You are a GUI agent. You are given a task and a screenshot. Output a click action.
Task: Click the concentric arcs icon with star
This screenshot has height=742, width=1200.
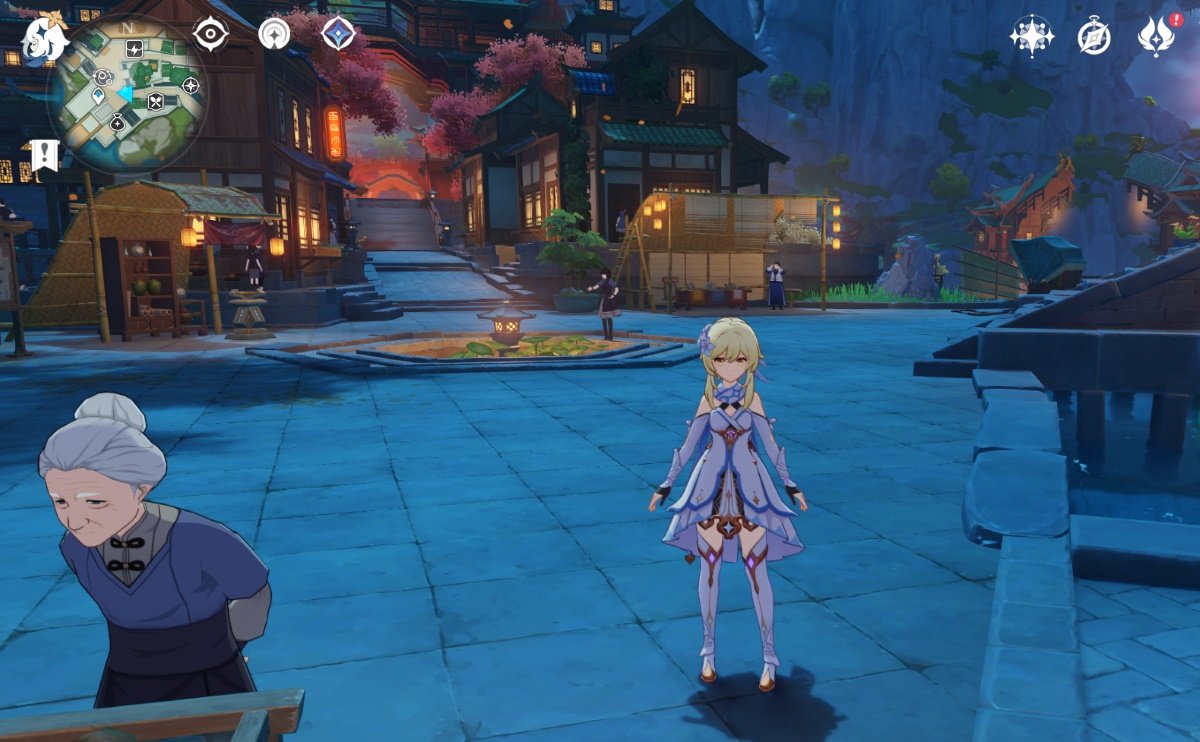pyautogui.click(x=274, y=34)
